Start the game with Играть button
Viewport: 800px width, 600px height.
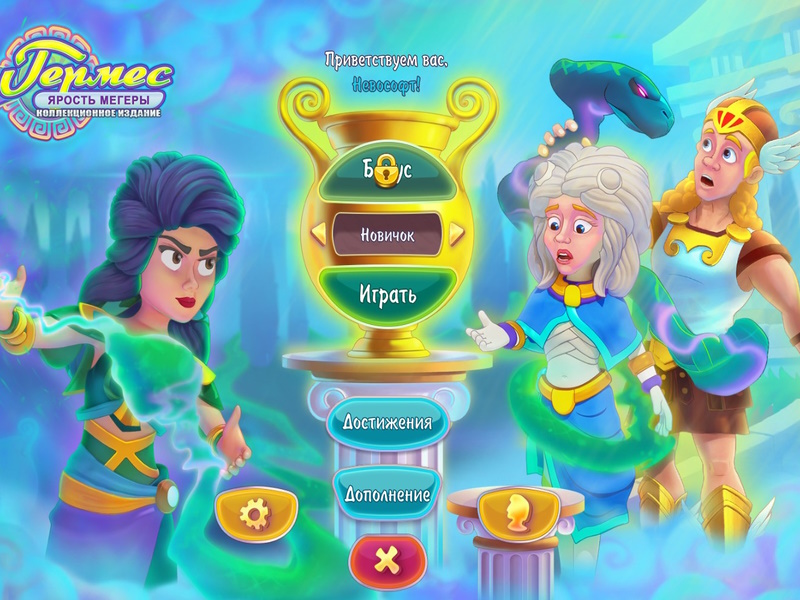click(x=388, y=295)
